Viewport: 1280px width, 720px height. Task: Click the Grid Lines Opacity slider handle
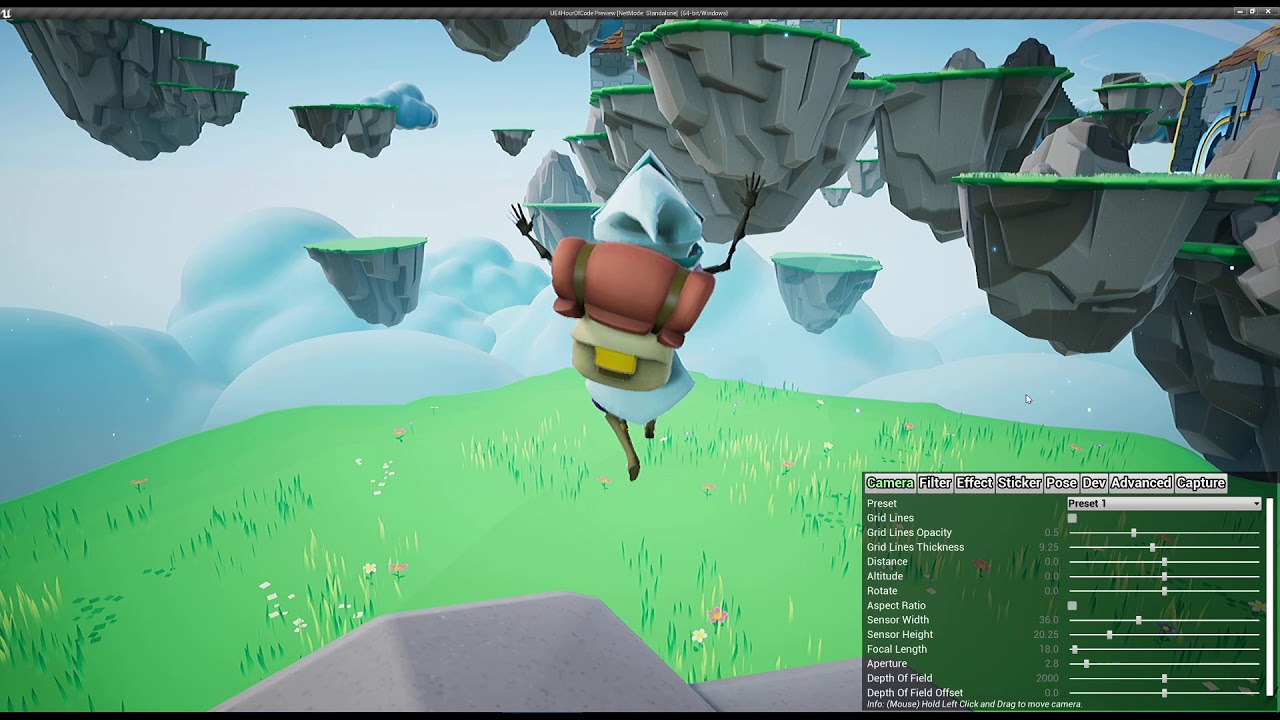point(1134,533)
